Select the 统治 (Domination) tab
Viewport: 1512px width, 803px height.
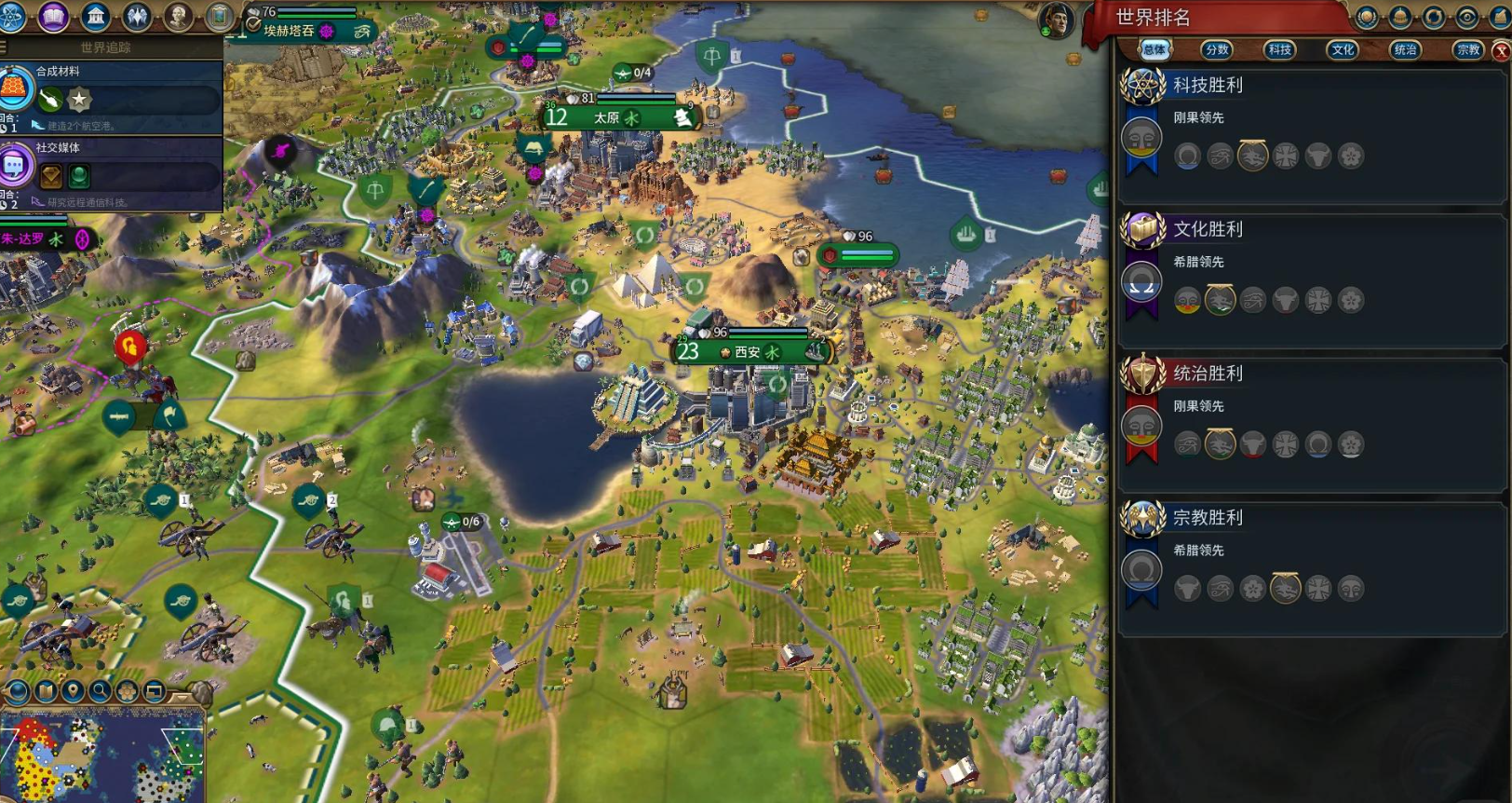pyautogui.click(x=1405, y=50)
